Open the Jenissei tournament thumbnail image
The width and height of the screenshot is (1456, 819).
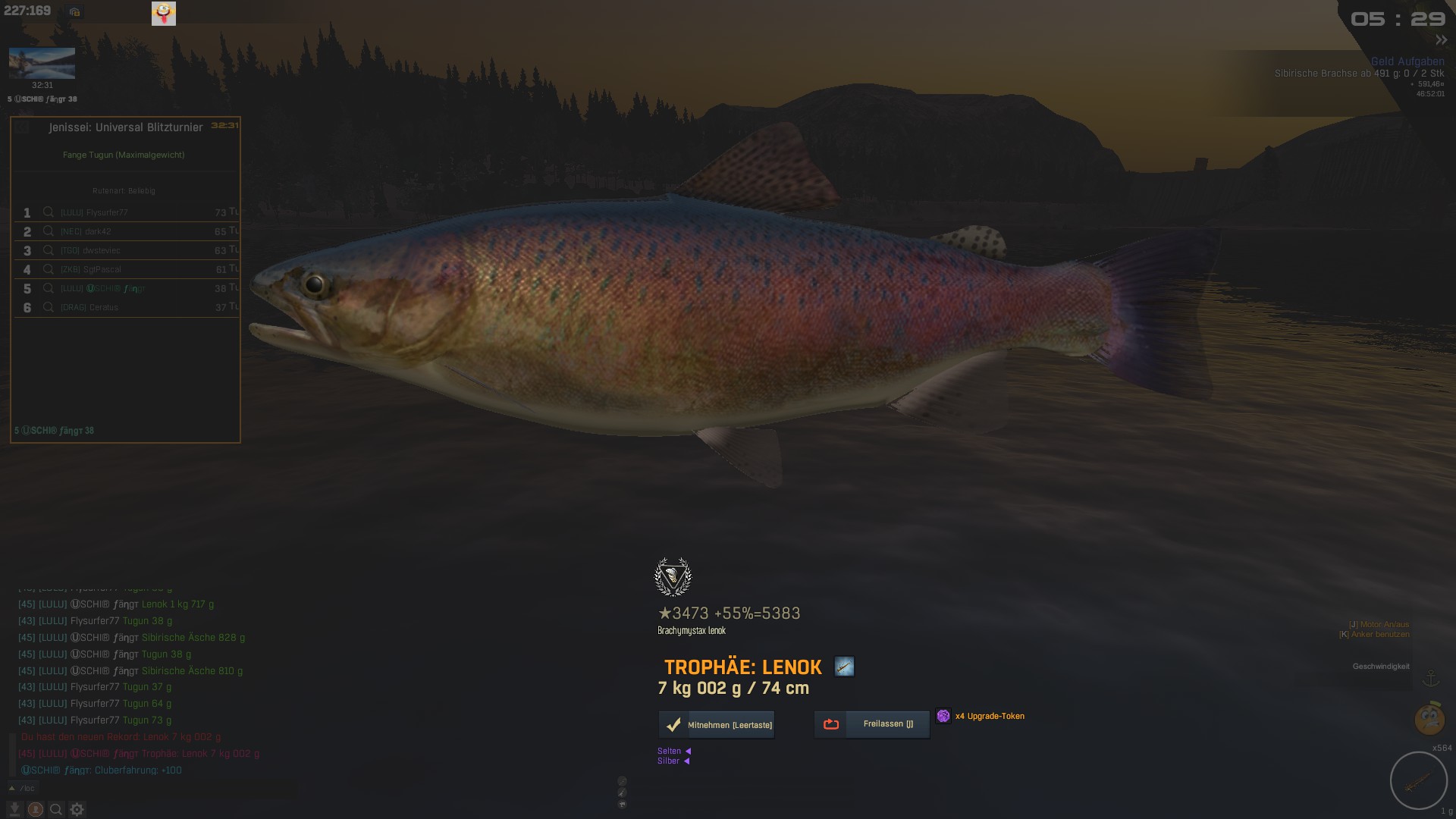(x=42, y=64)
